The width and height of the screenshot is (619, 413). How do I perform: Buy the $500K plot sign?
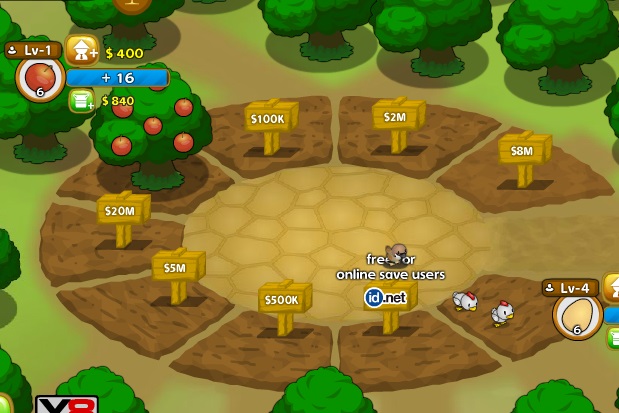coord(283,299)
